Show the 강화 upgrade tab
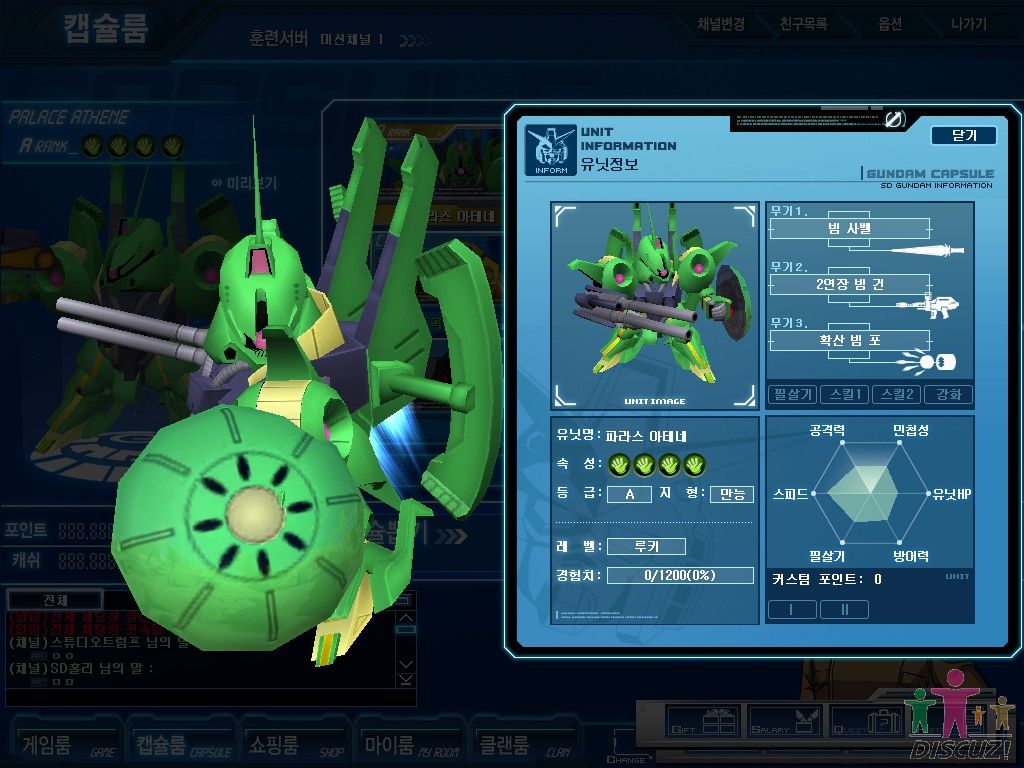 click(x=948, y=394)
